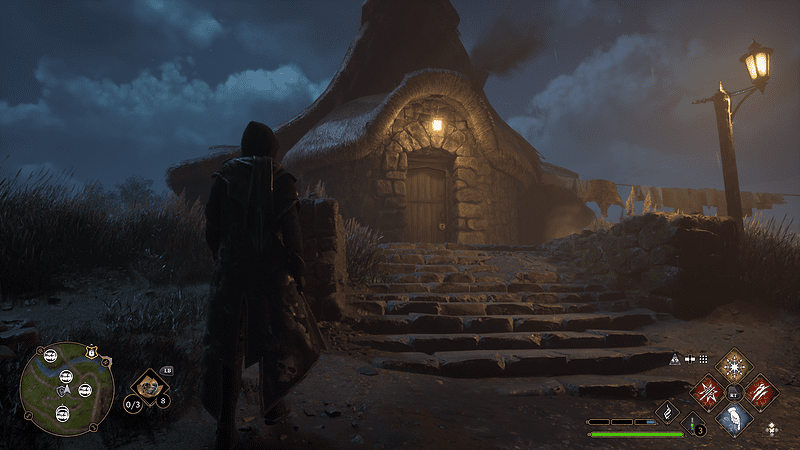The height and width of the screenshot is (450, 800).
Task: Click the gold padlock shield on minimap
Action: 92,351
